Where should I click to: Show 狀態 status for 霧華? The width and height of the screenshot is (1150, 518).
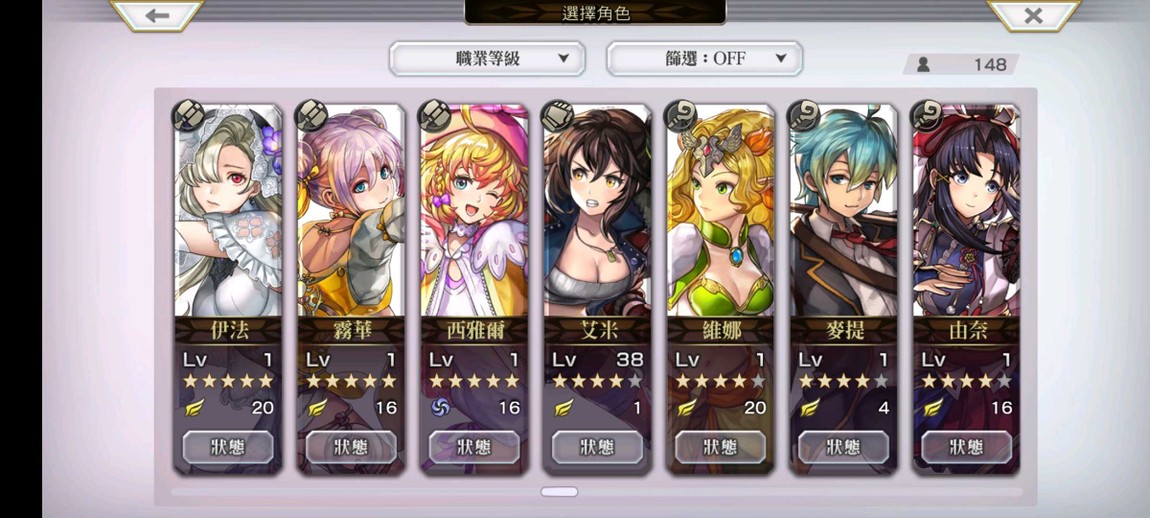point(351,447)
